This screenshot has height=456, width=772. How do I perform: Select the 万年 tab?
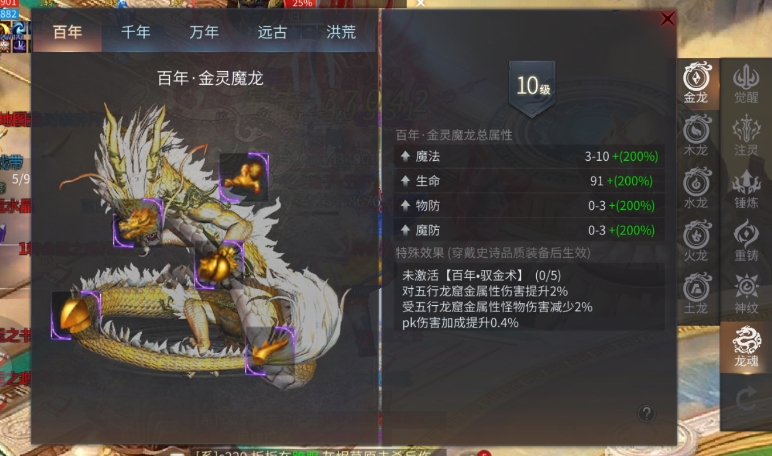click(204, 31)
